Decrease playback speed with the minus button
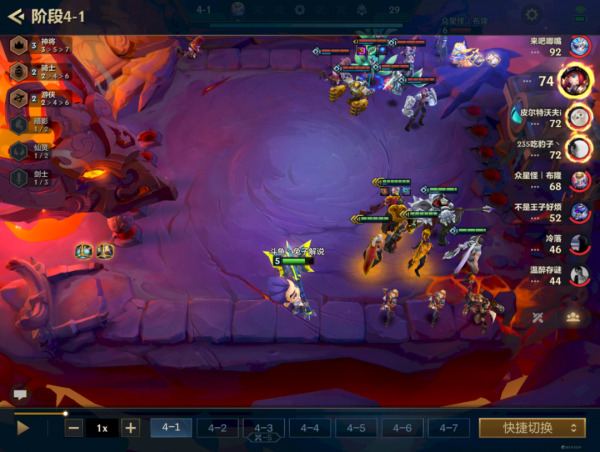Screen dimensions: 600x452 point(74,427)
